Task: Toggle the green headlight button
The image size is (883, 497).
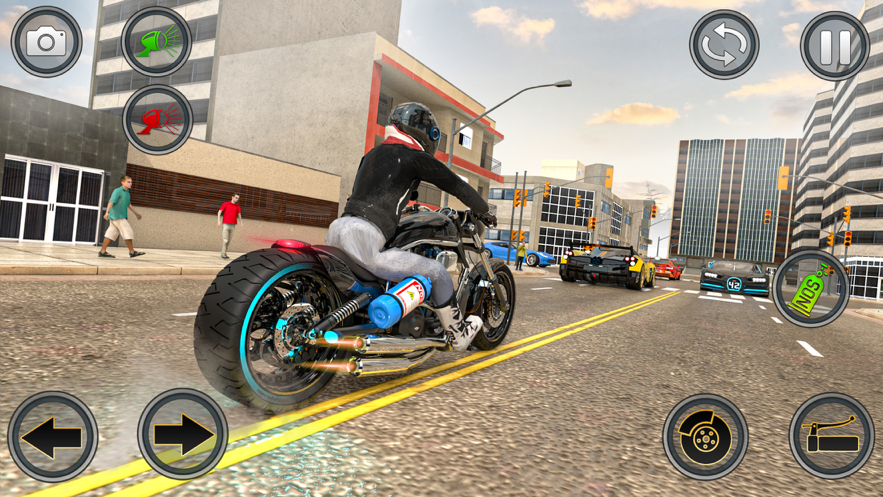Action: 157,42
